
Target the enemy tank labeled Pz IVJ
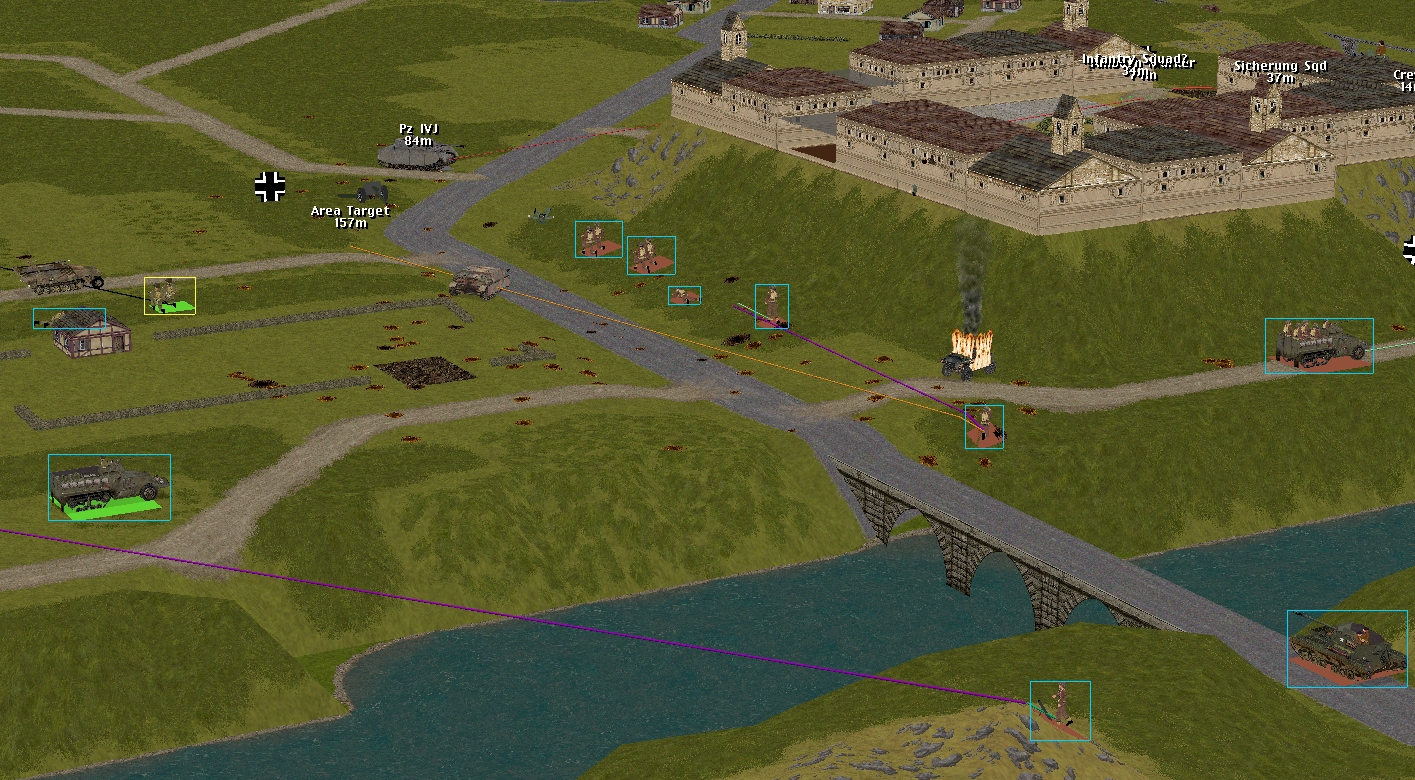[417, 154]
